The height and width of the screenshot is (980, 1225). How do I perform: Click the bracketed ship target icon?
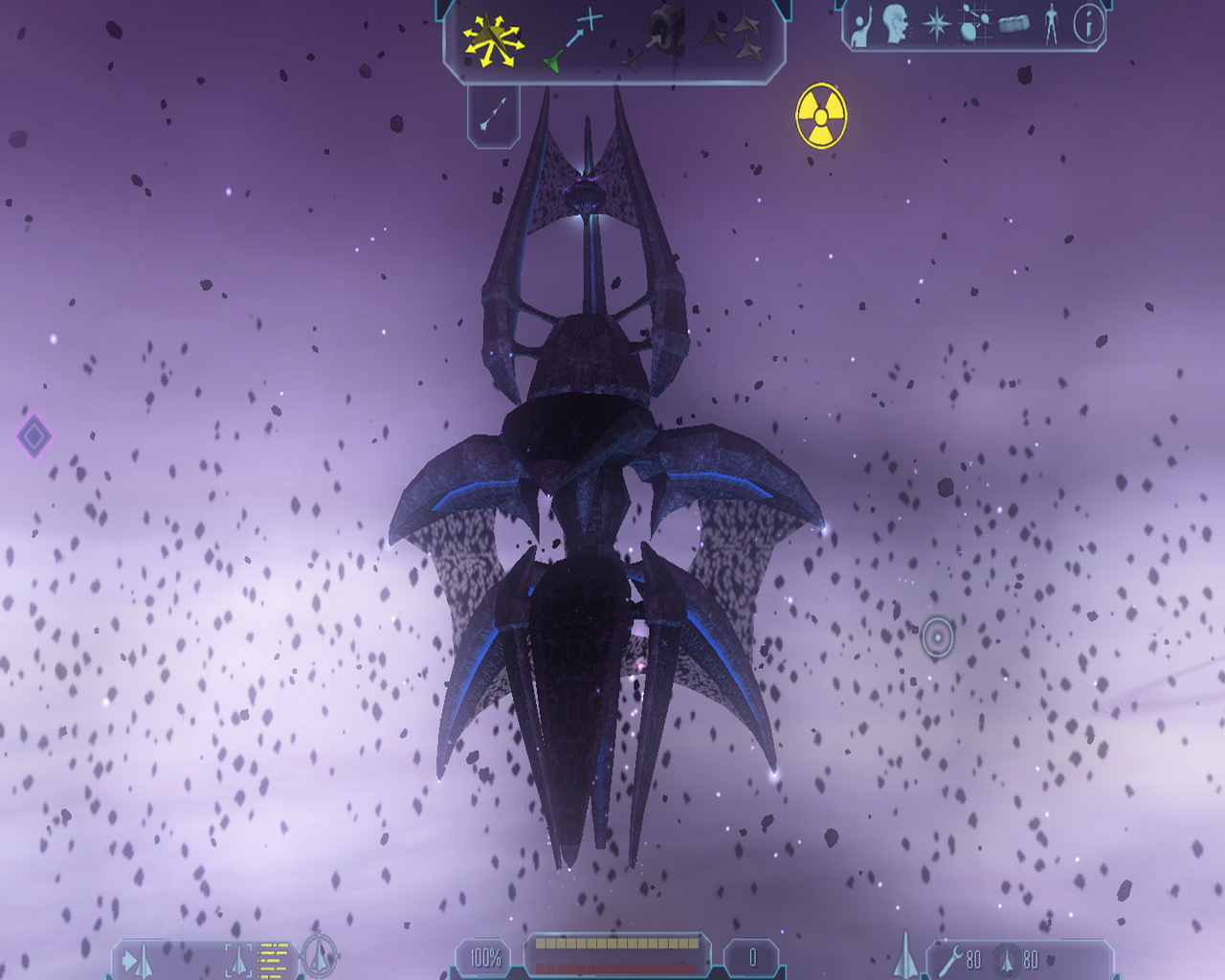(238, 957)
